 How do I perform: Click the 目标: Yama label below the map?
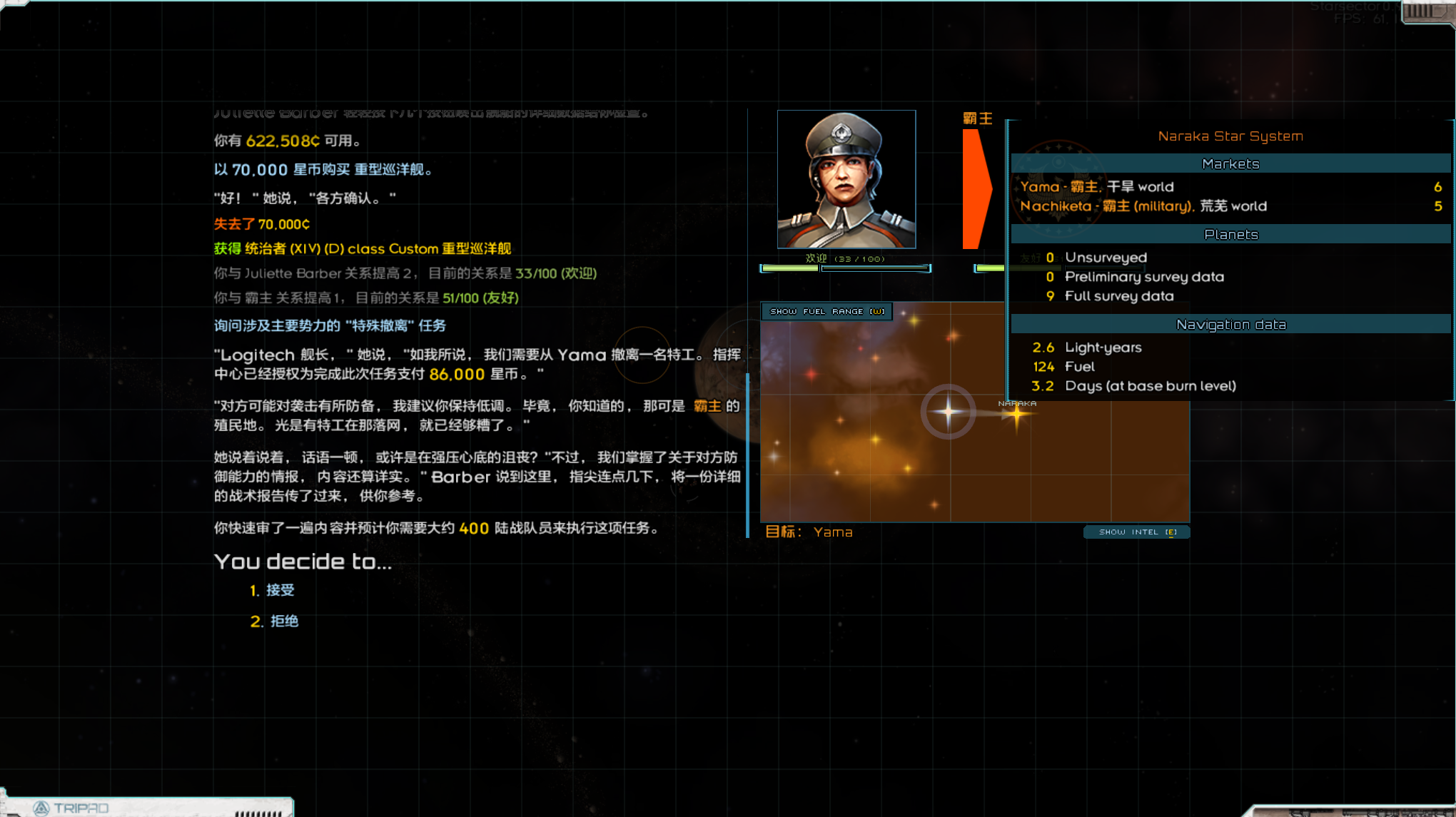tap(810, 532)
